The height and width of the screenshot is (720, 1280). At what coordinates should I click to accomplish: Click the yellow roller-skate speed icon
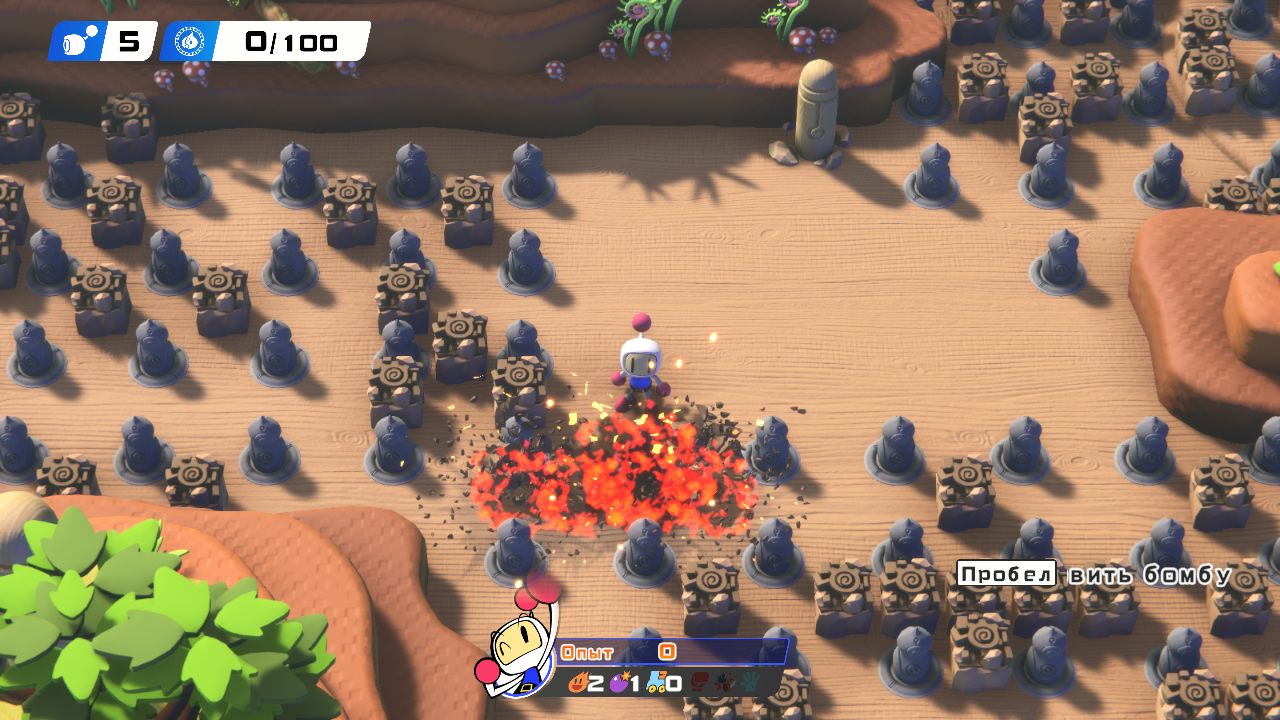655,683
